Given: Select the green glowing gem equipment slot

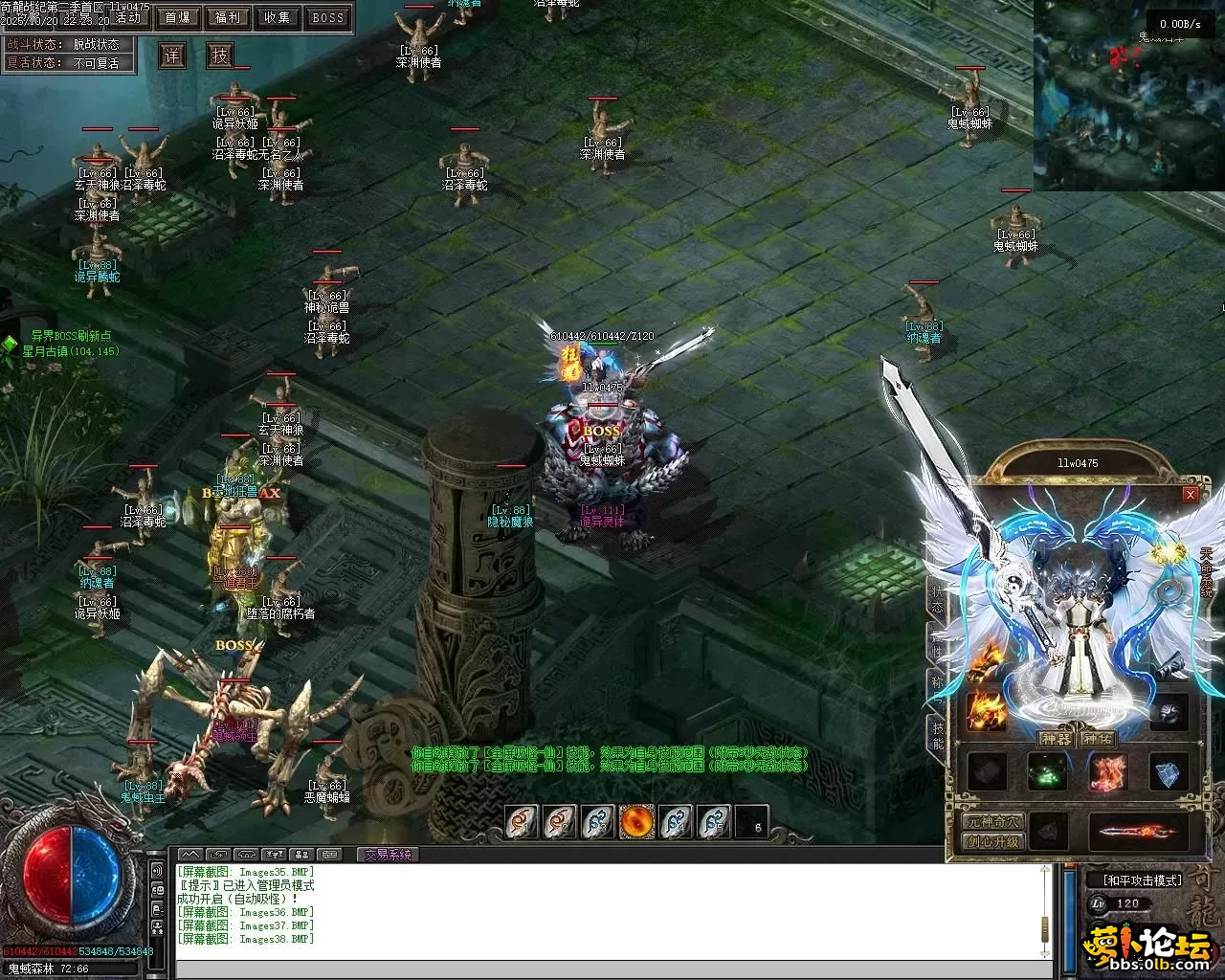Looking at the screenshot, I should (1046, 773).
